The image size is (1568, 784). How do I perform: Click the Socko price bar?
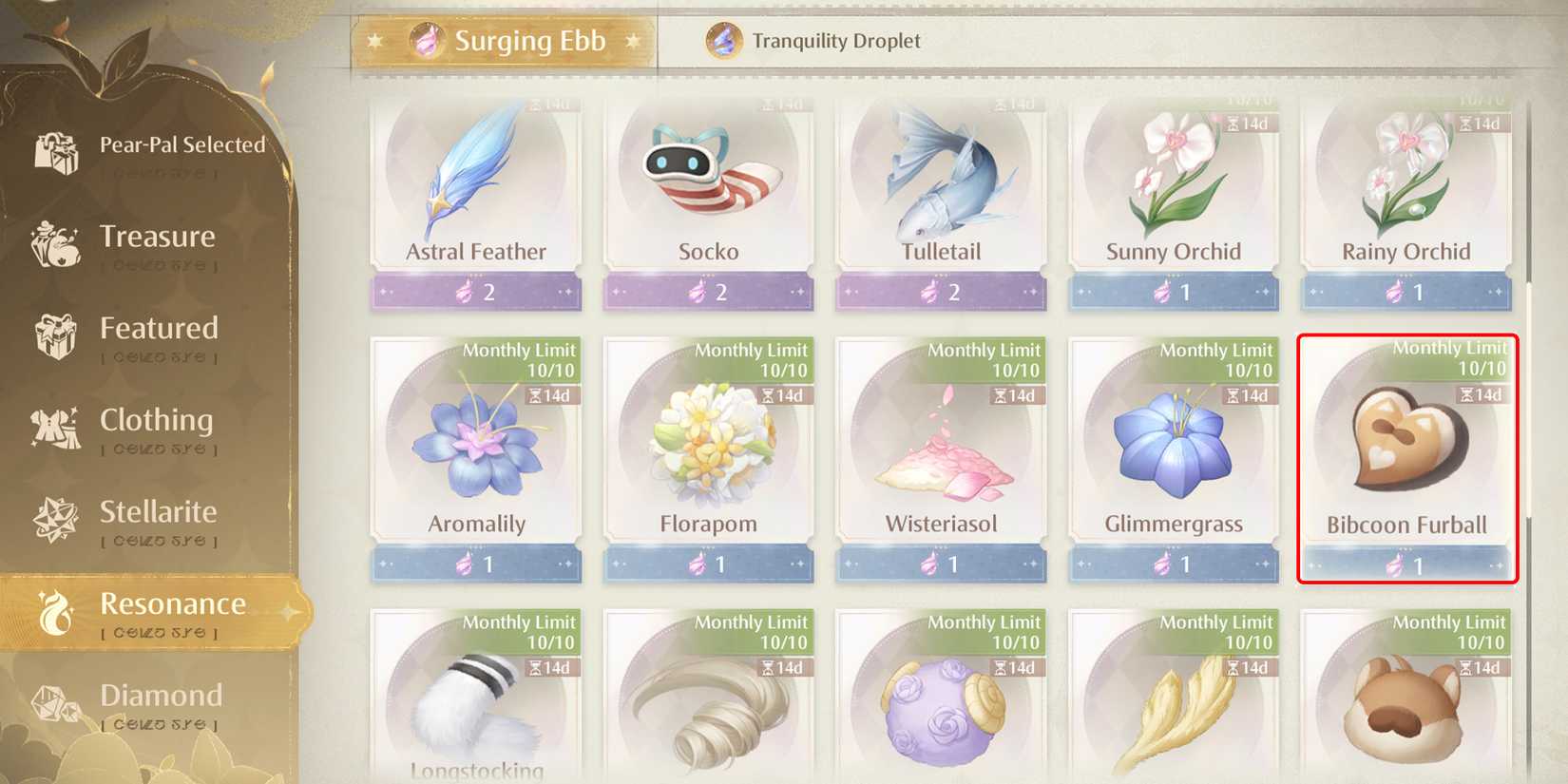[x=709, y=292]
